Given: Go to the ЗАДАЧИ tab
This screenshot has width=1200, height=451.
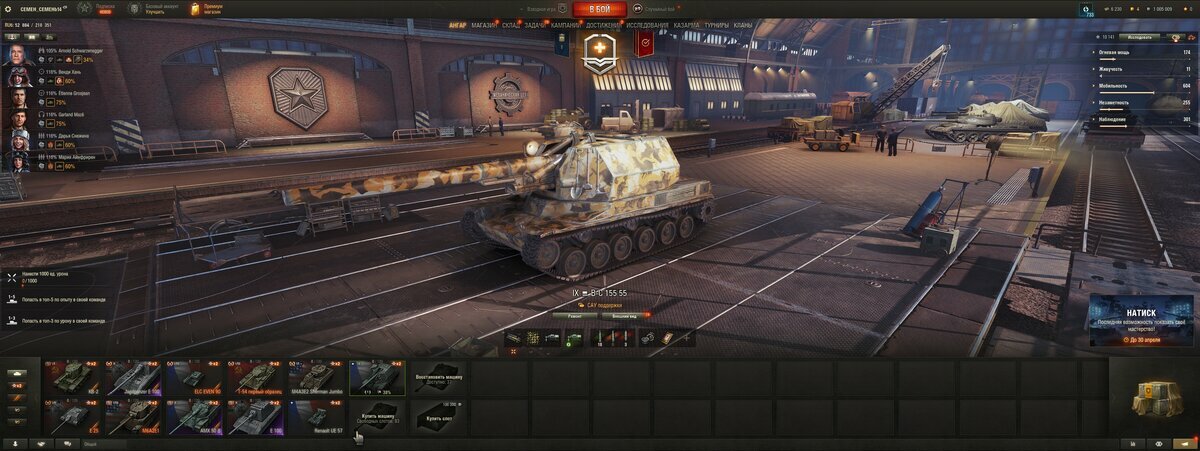Looking at the screenshot, I should pos(535,24).
